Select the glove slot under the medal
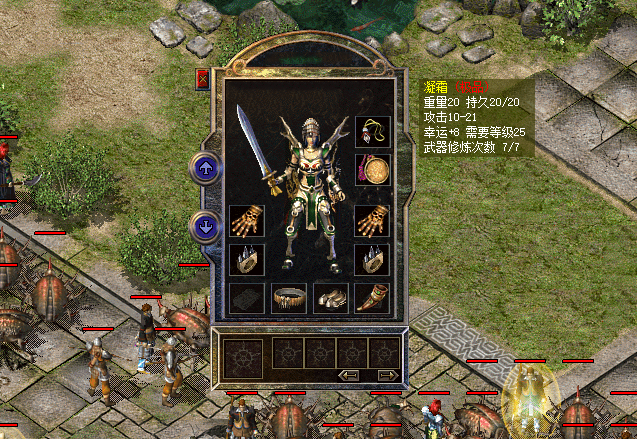637x439 pixels. point(372,220)
